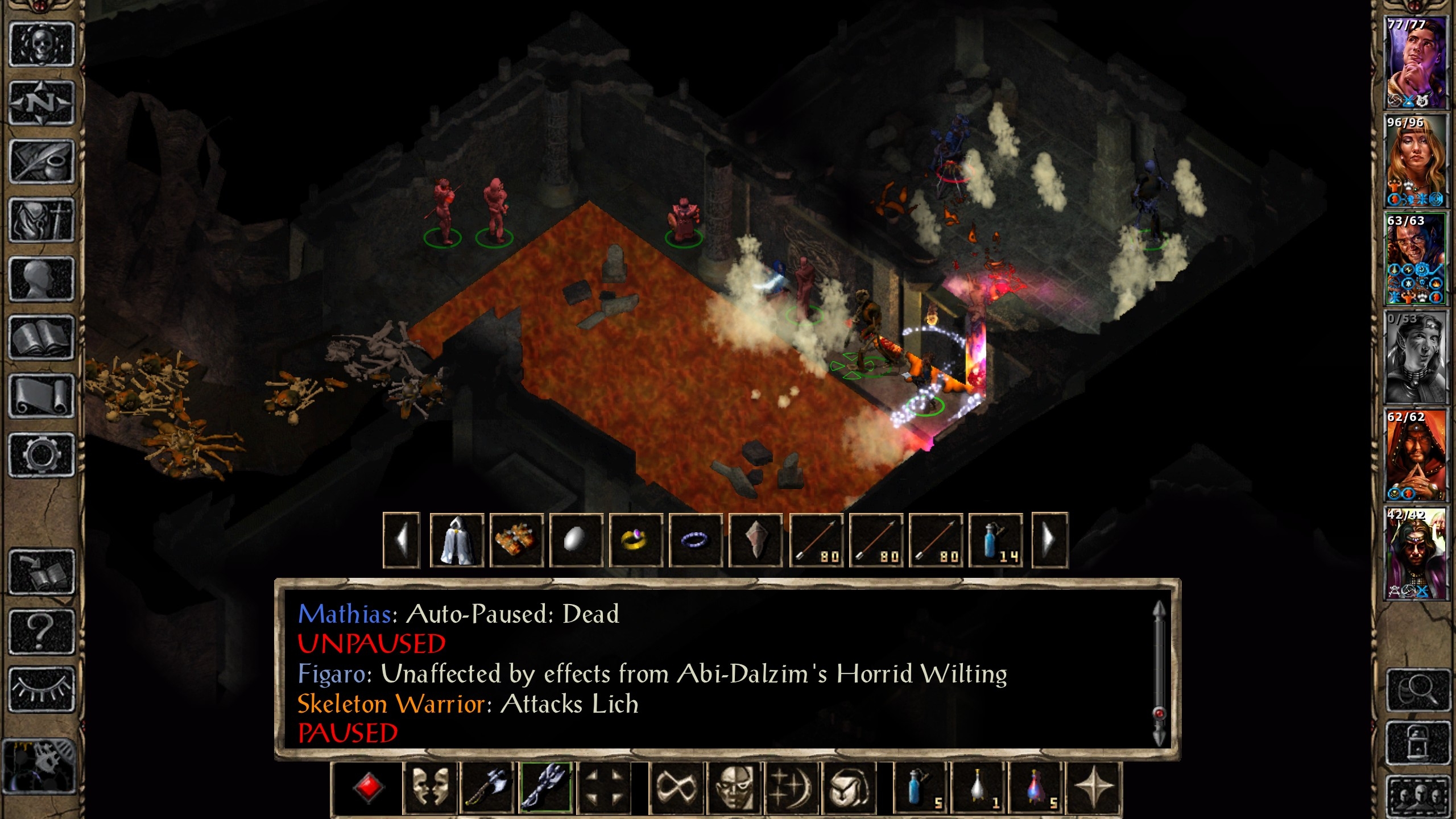The image size is (1456, 819).
Task: Select the 62/62 red-hooded mage portrait
Action: [1415, 455]
